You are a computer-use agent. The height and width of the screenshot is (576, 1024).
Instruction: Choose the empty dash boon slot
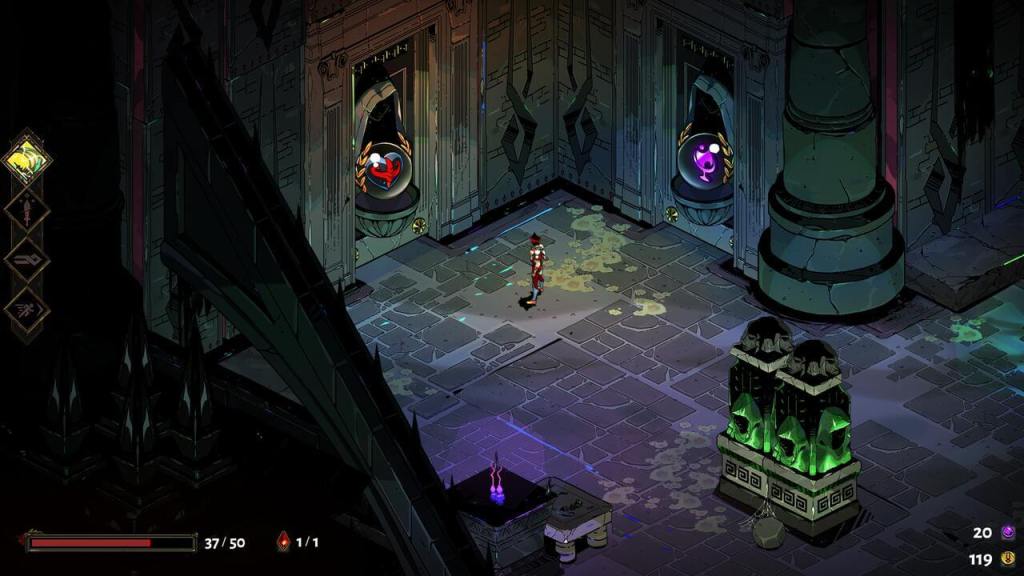point(27,260)
